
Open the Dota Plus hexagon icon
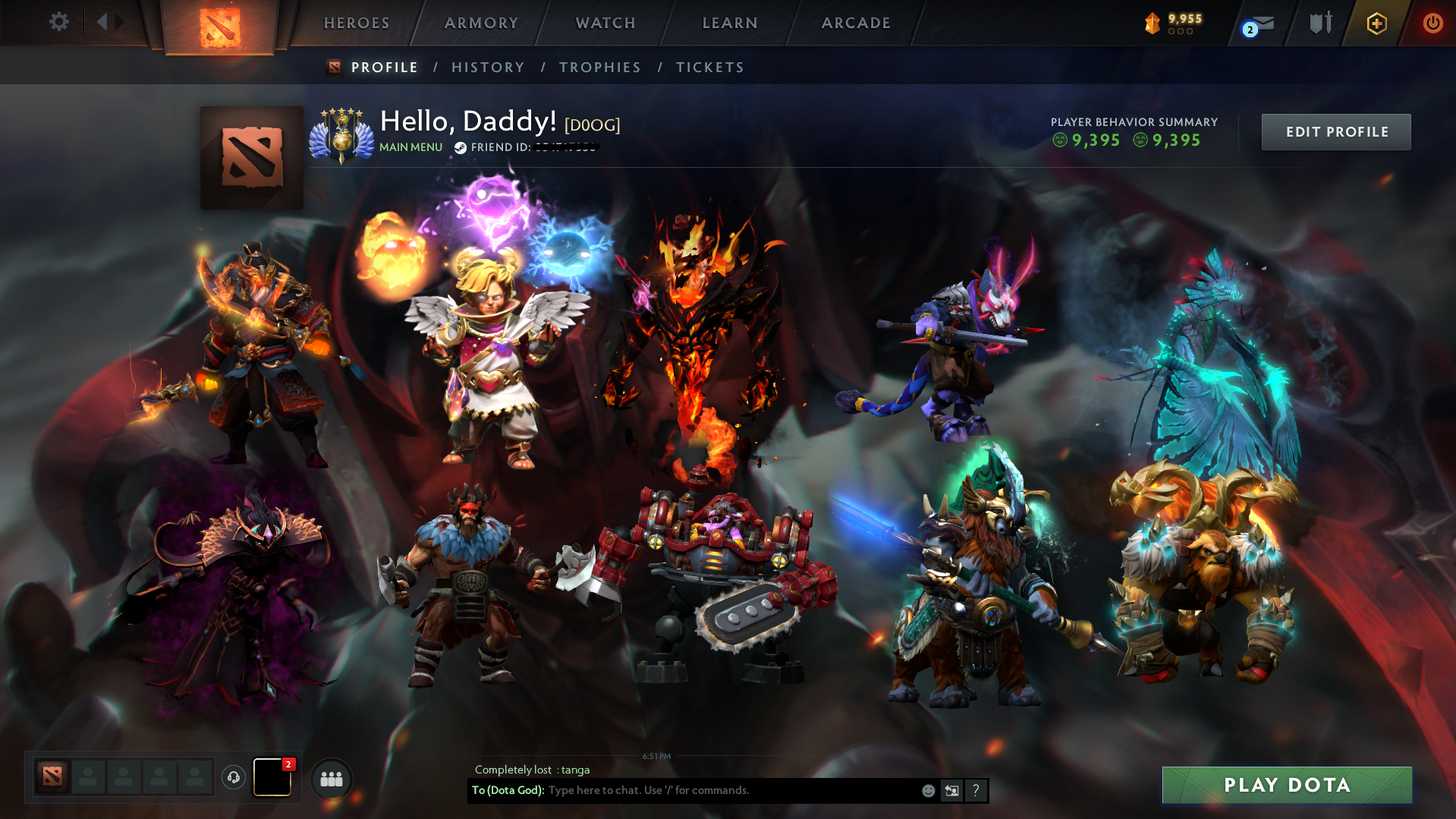point(1376,23)
